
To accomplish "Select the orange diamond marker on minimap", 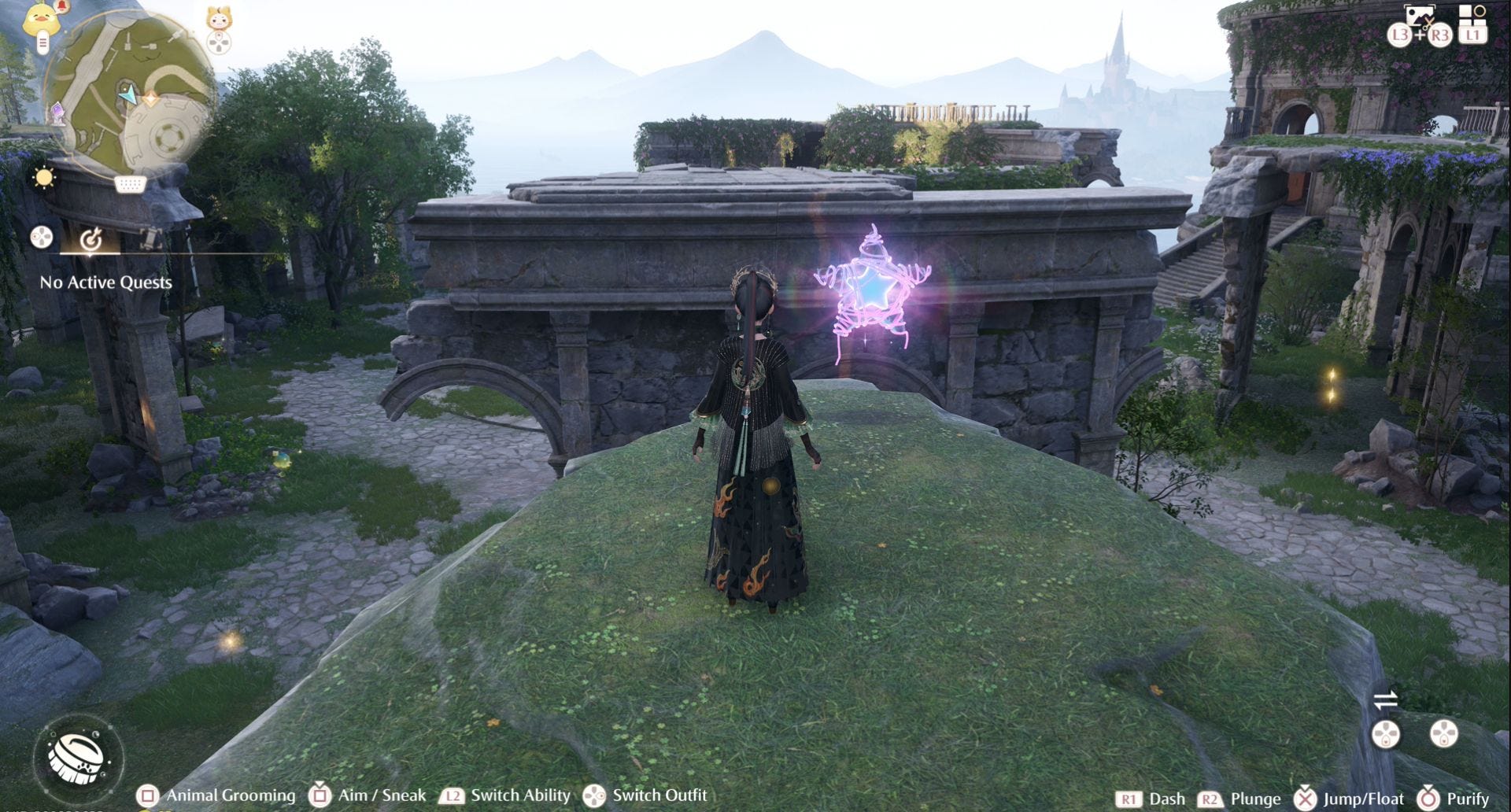I will pos(150,98).
